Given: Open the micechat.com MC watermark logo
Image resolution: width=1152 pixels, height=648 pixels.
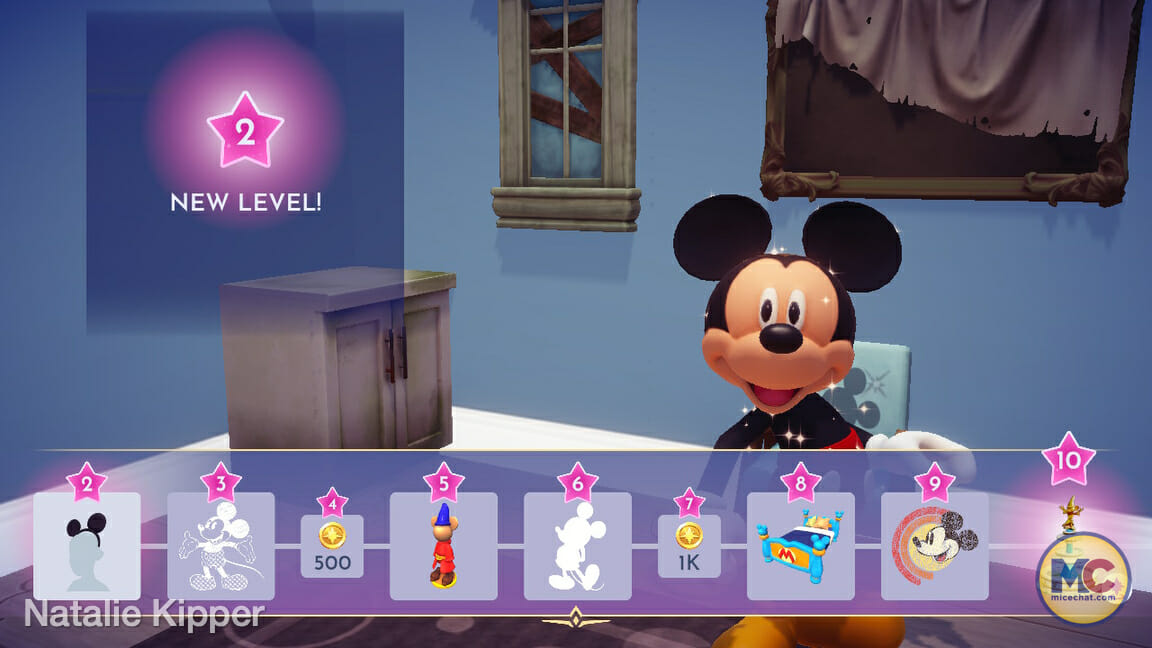Looking at the screenshot, I should click(1083, 578).
